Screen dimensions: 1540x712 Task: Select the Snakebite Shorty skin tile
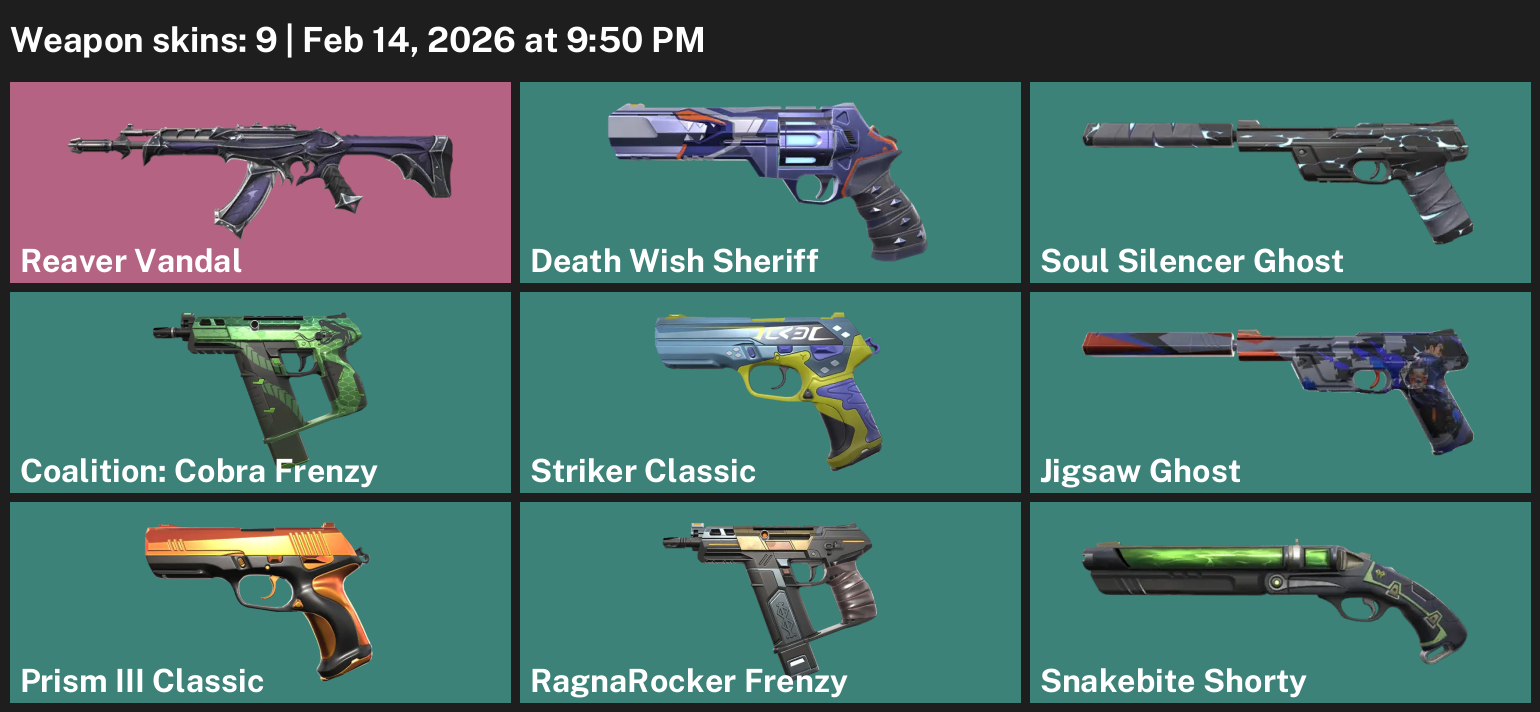coord(1280,602)
